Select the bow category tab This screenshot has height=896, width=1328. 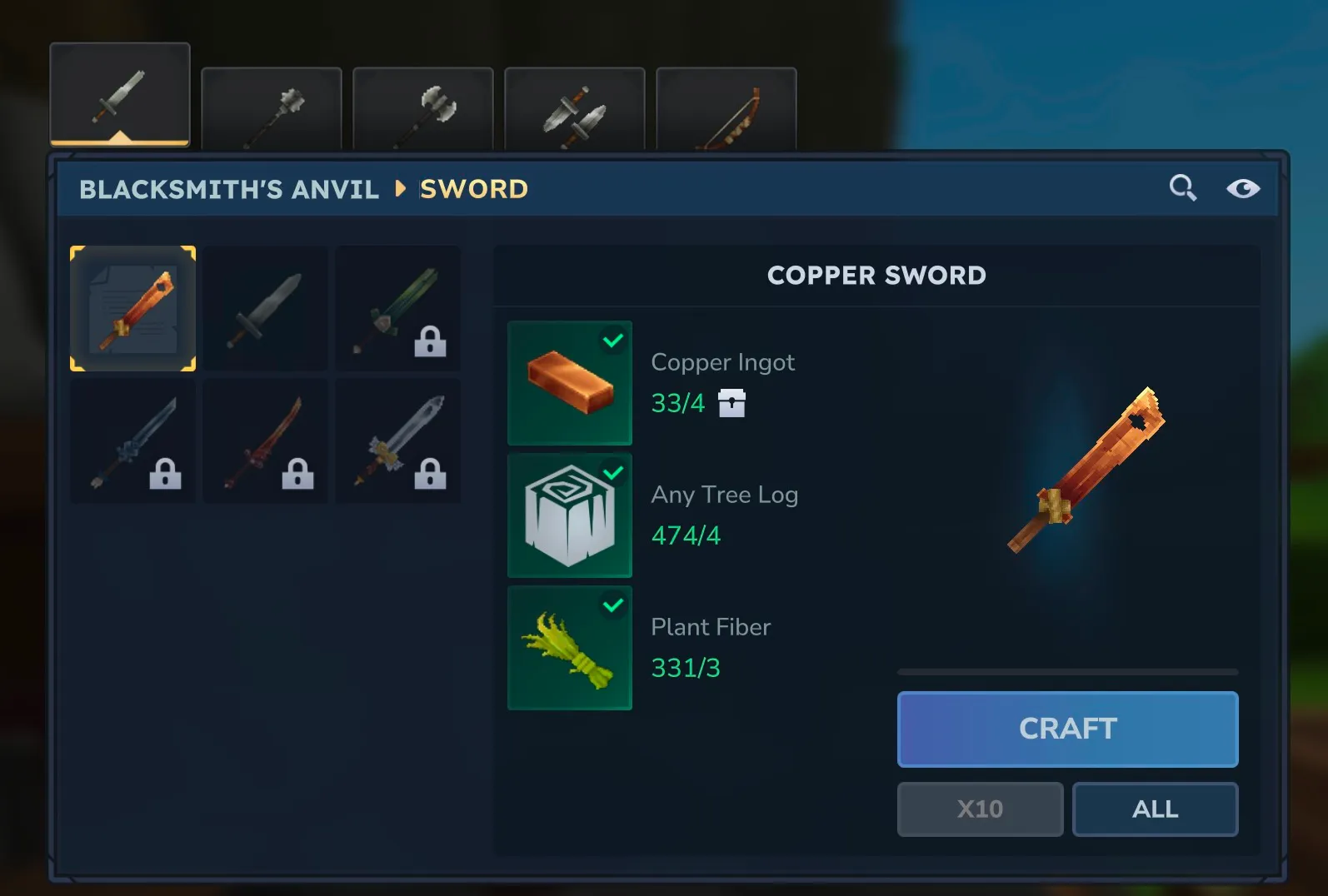[726, 109]
